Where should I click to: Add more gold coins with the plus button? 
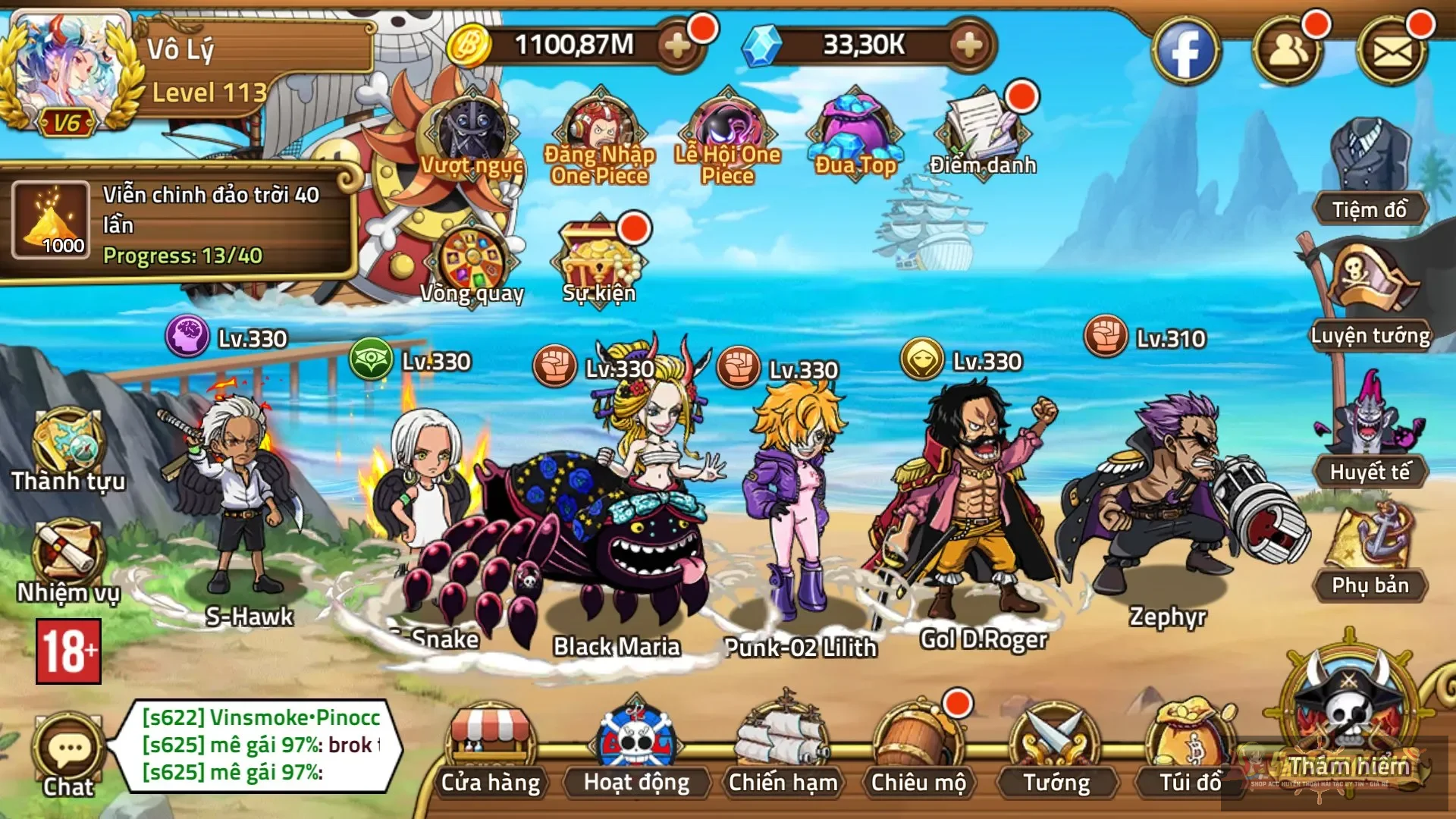677,45
